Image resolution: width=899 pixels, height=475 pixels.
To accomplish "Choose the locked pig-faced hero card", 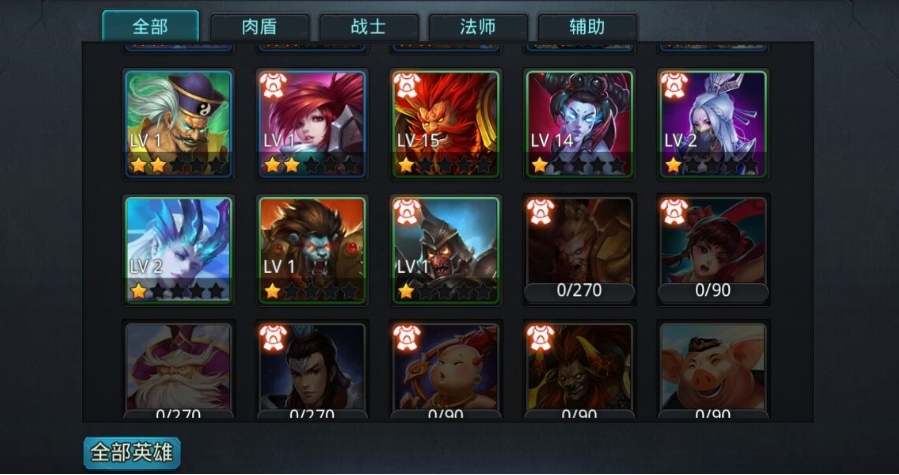I will point(714,368).
